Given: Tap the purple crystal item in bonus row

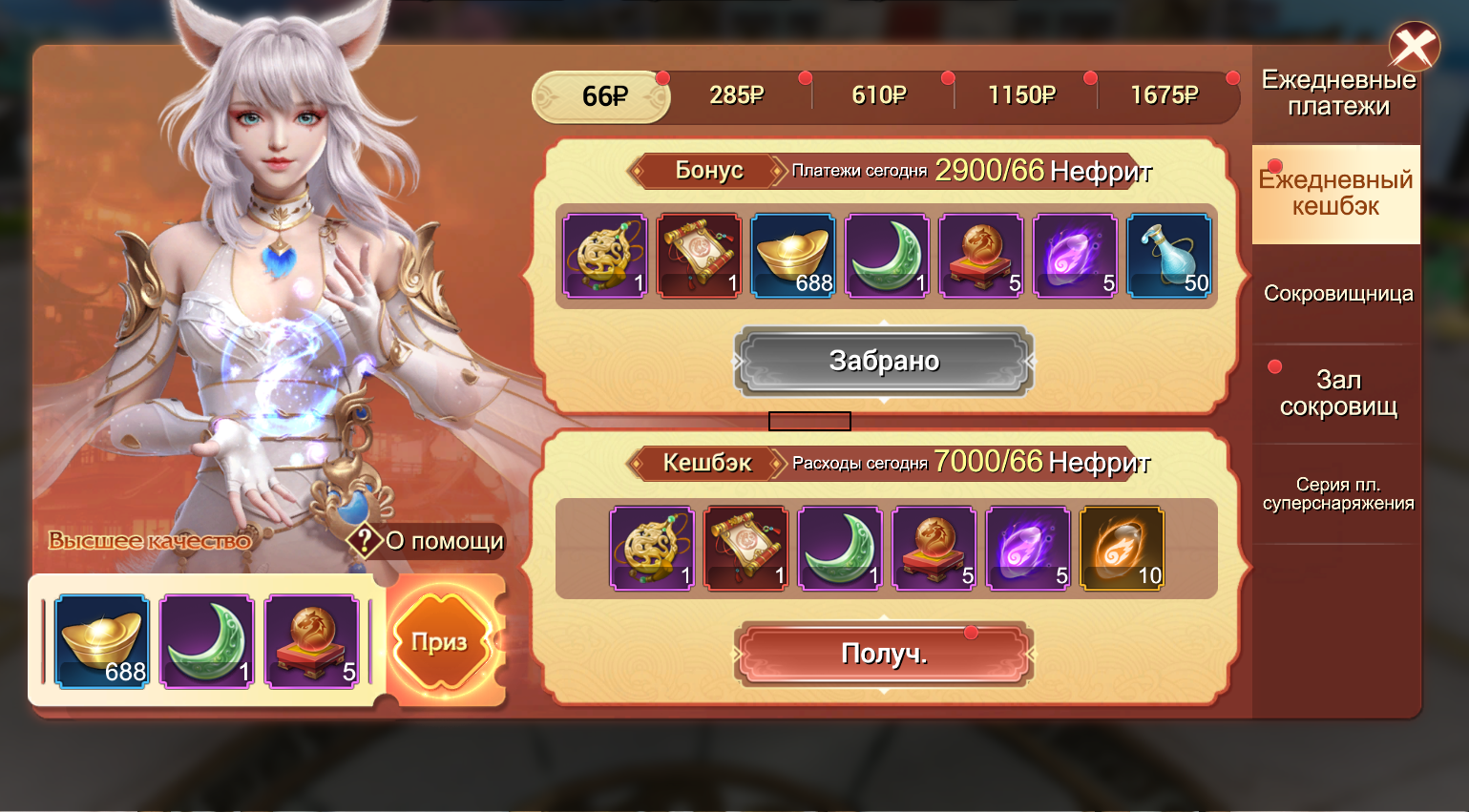Looking at the screenshot, I should pyautogui.click(x=1075, y=256).
